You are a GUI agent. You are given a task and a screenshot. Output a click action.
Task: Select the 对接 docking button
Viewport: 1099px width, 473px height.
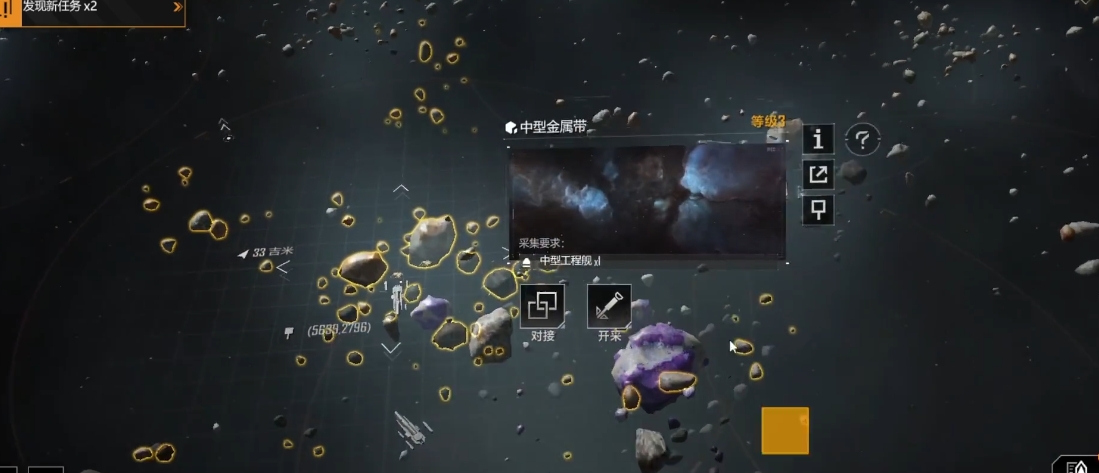click(543, 306)
